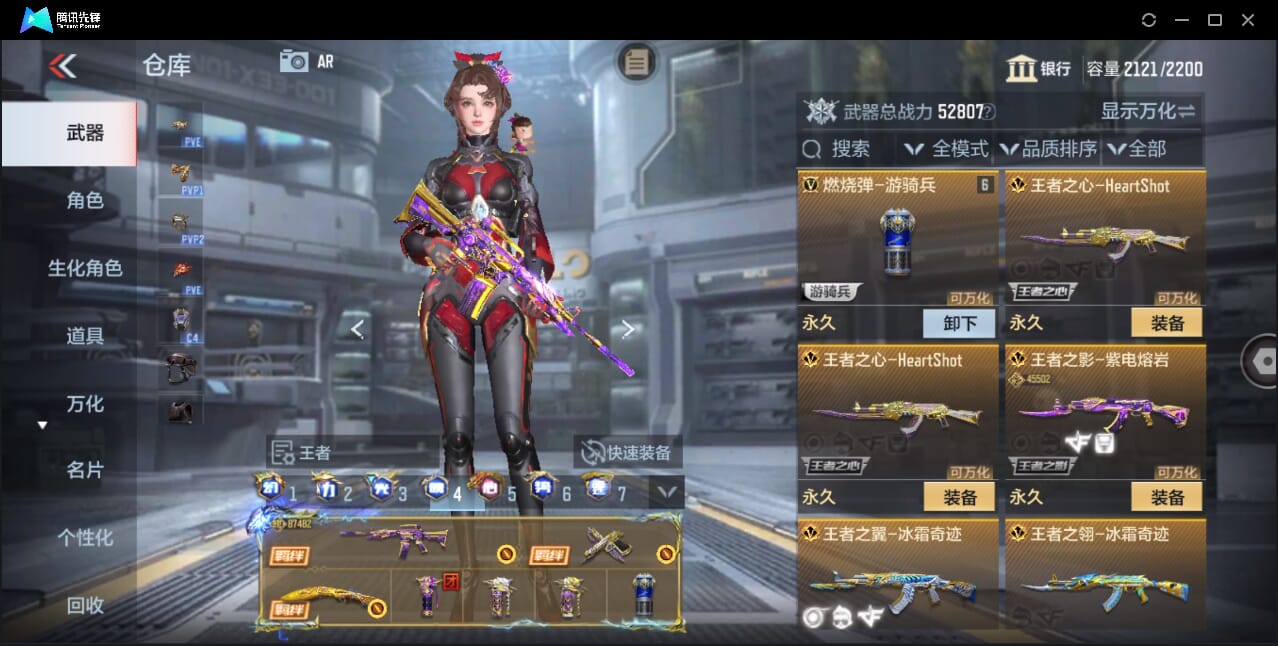Open the 全模式 filter dropdown
This screenshot has height=646, width=1278.
pyautogui.click(x=946, y=149)
